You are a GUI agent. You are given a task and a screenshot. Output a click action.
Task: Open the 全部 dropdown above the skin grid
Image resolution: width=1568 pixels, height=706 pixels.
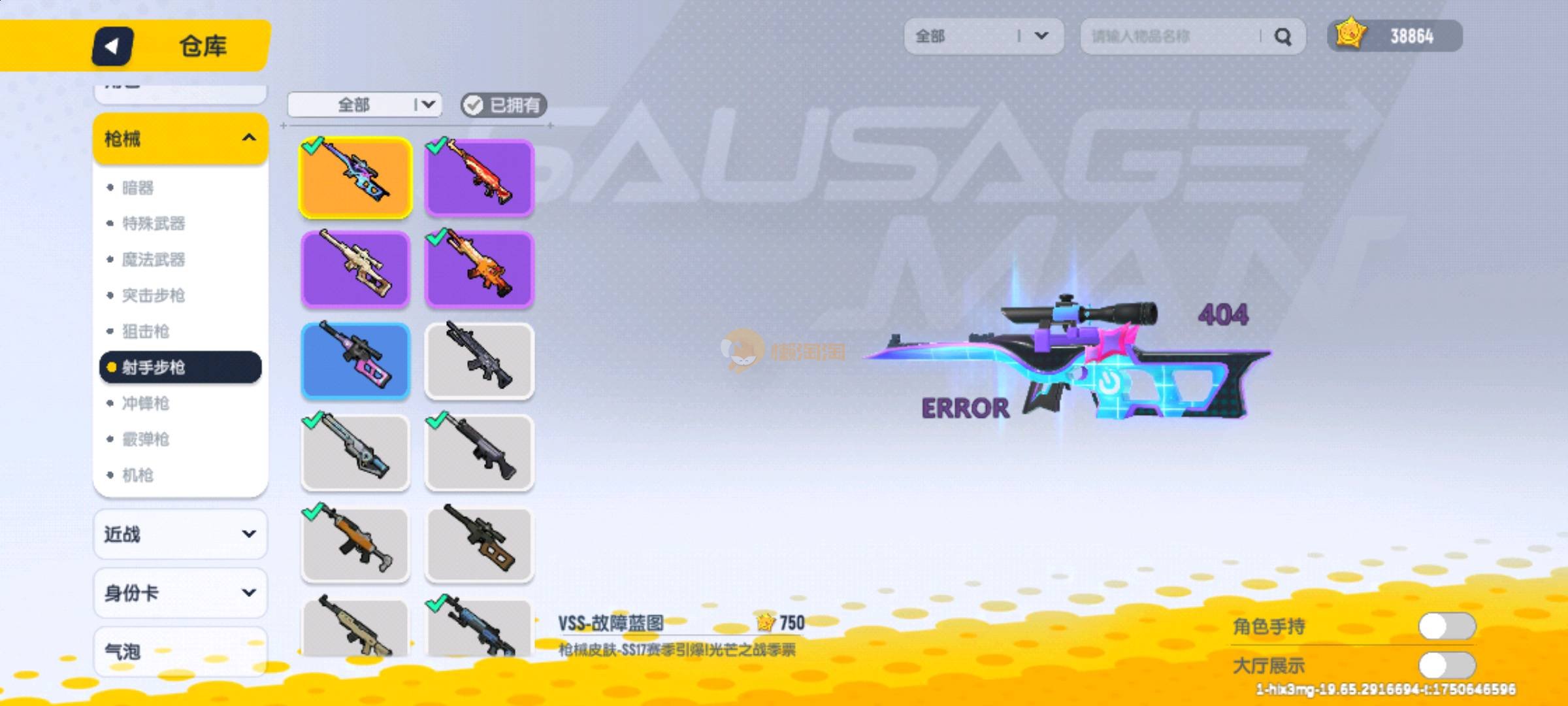pos(365,105)
